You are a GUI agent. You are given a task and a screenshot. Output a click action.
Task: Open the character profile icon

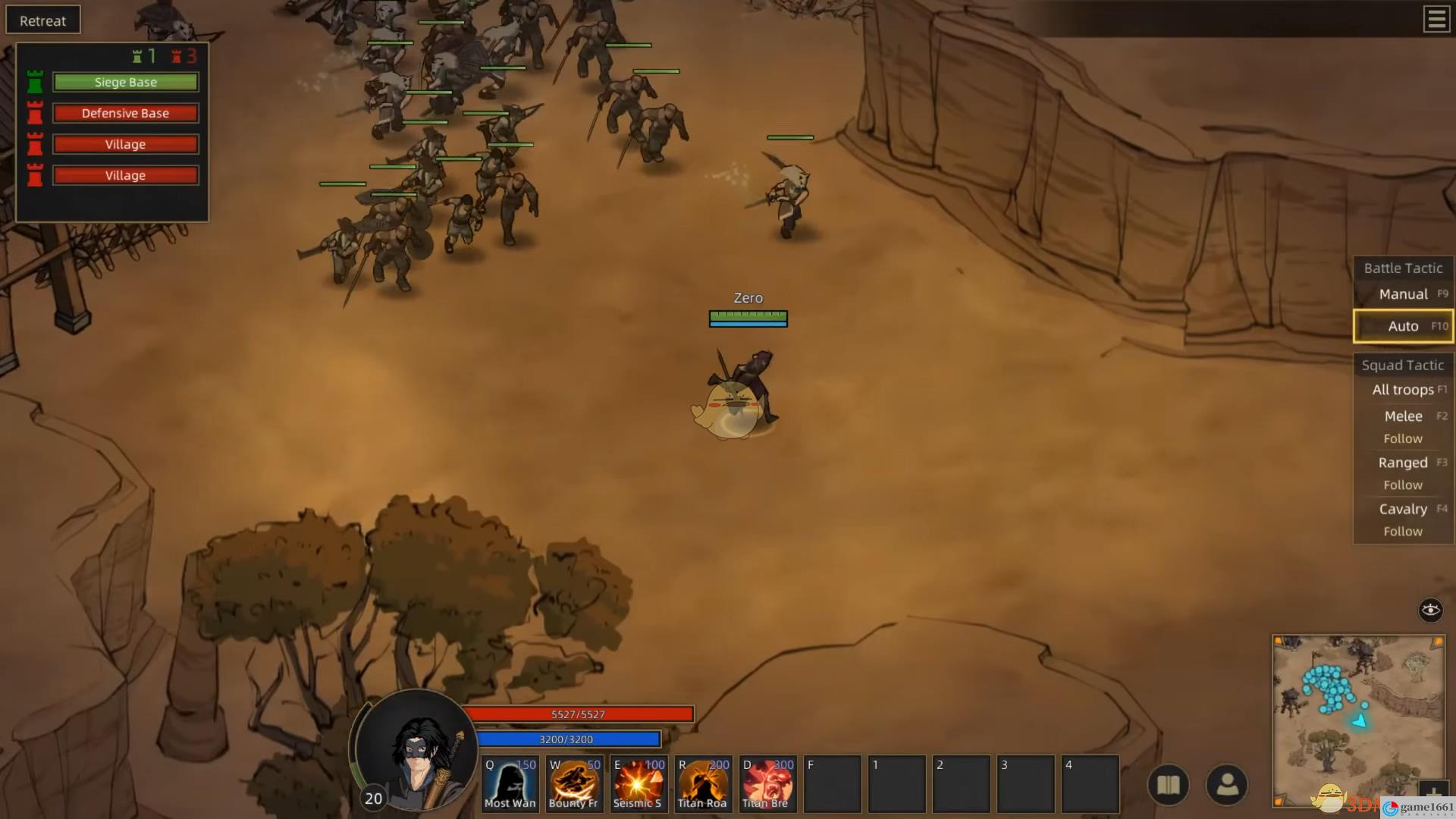click(x=1227, y=785)
